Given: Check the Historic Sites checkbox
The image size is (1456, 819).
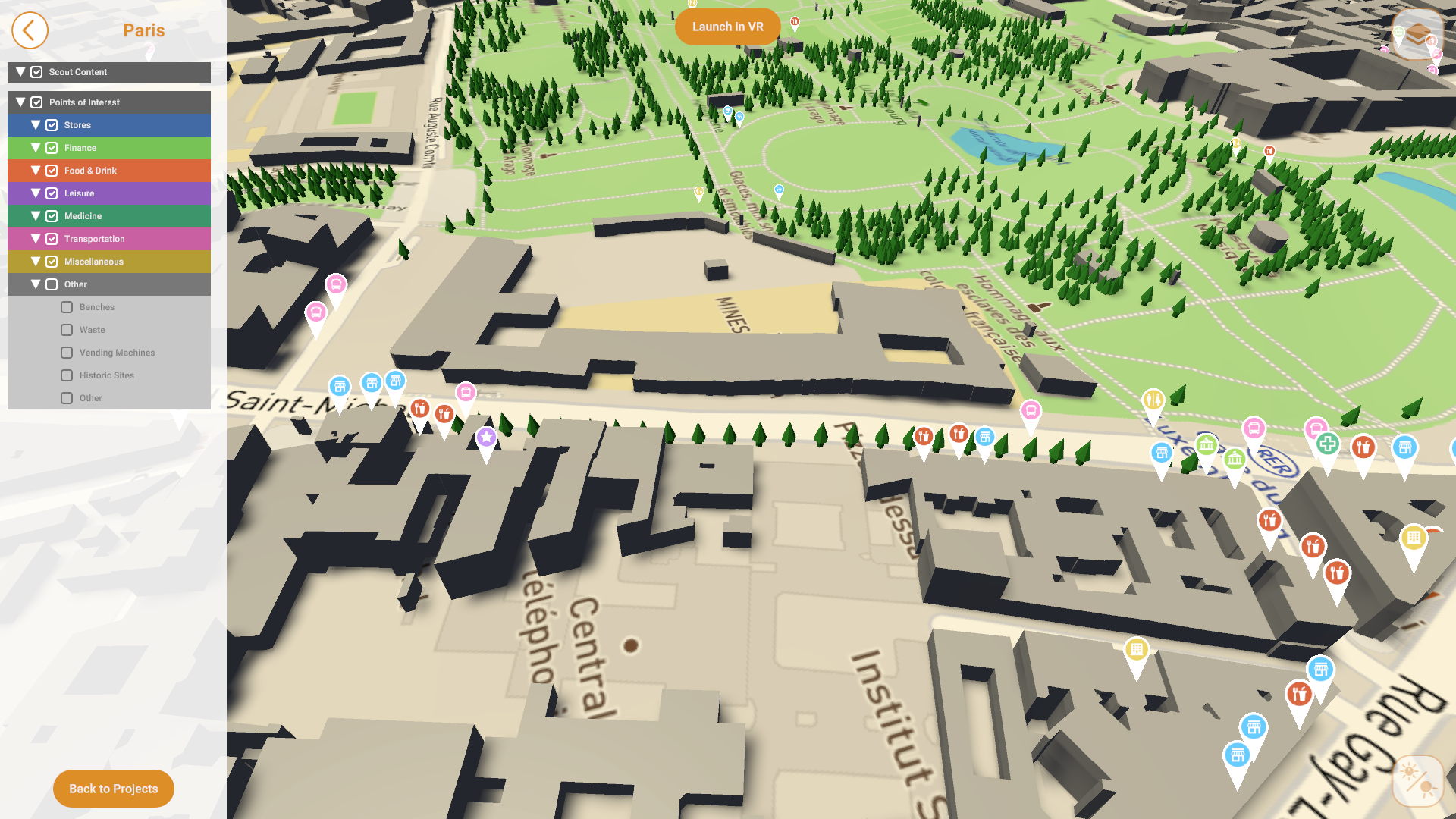Looking at the screenshot, I should pyautogui.click(x=67, y=375).
